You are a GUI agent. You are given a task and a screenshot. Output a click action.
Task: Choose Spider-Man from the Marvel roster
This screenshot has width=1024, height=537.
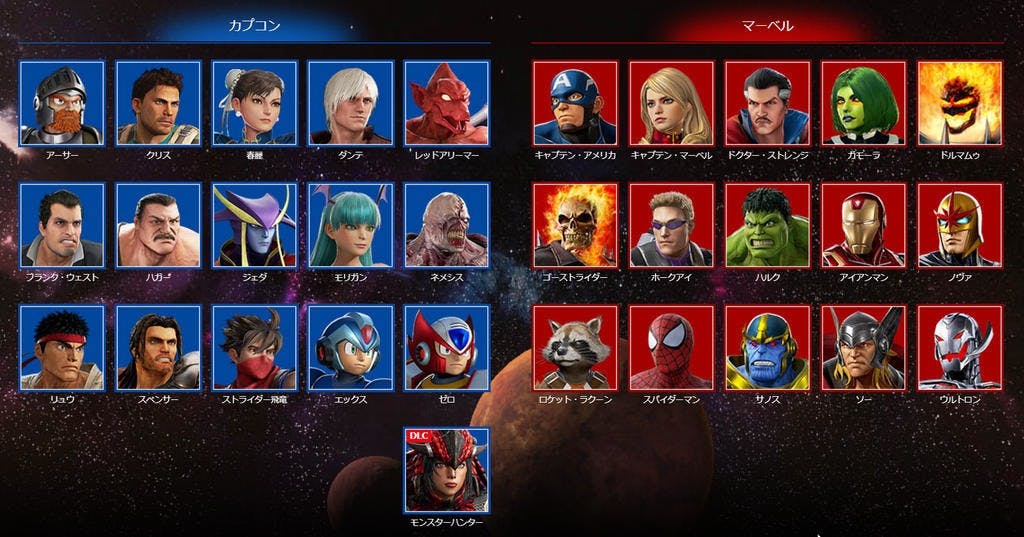coord(671,348)
